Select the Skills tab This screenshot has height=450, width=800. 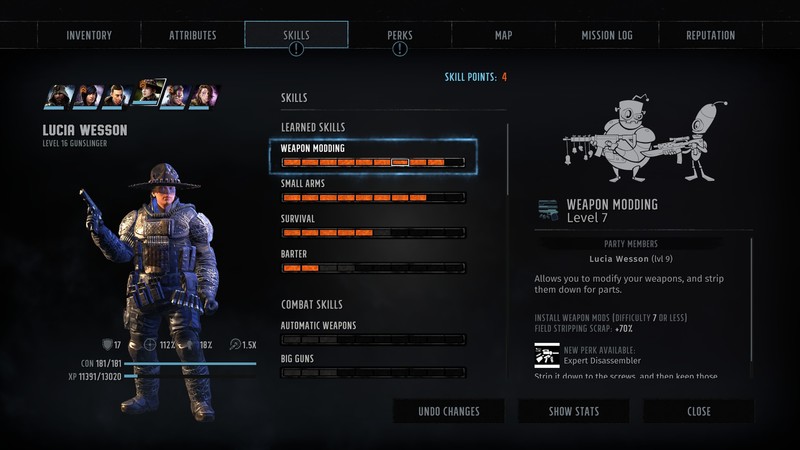296,35
